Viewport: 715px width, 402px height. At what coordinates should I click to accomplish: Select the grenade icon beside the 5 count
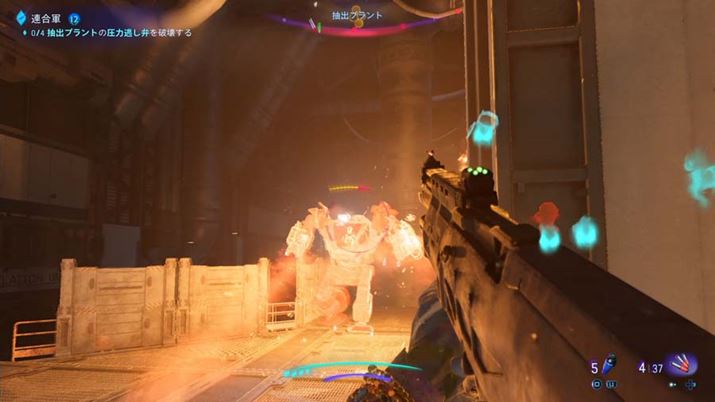pyautogui.click(x=607, y=367)
